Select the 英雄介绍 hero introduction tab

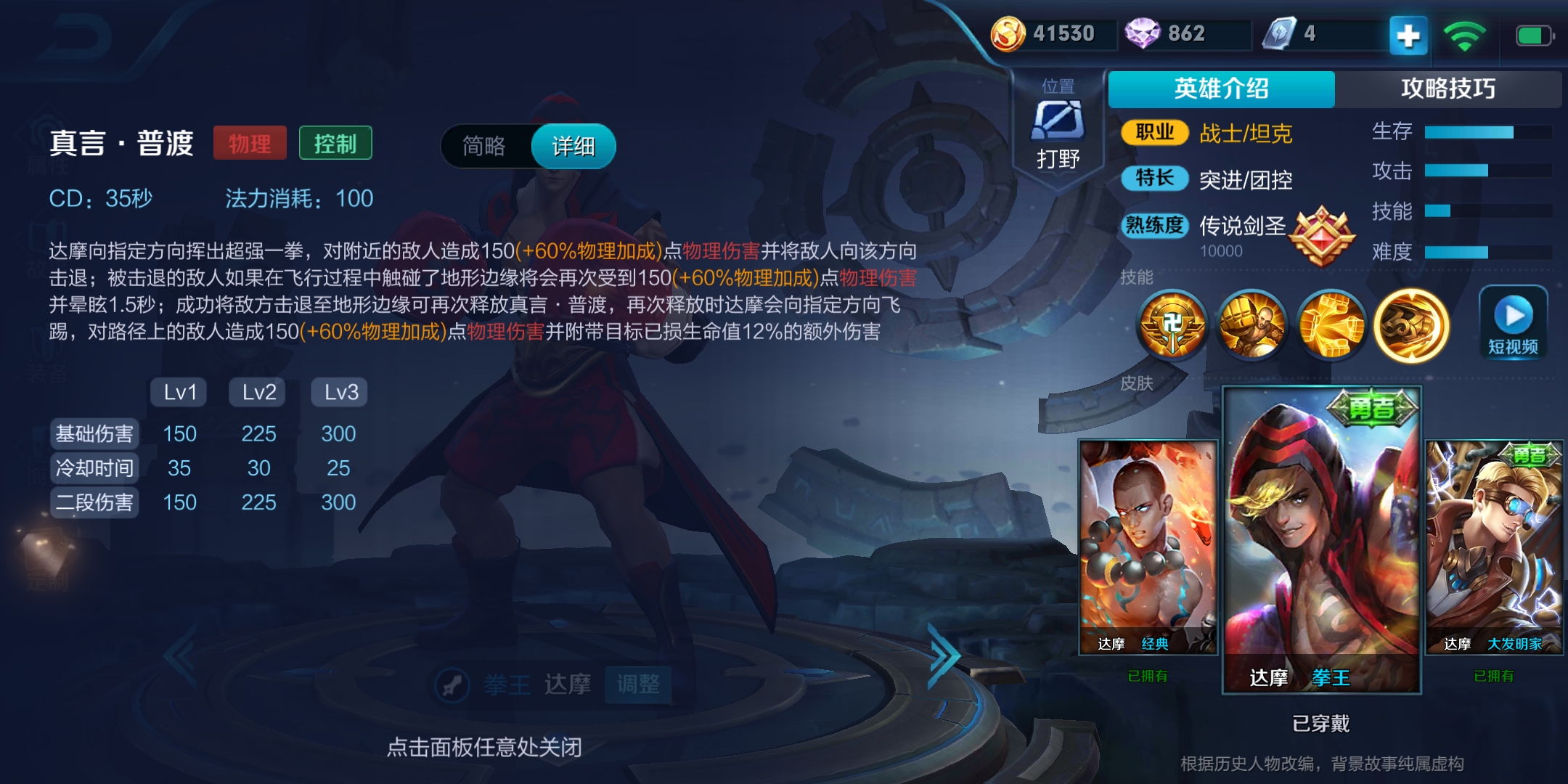click(1222, 87)
